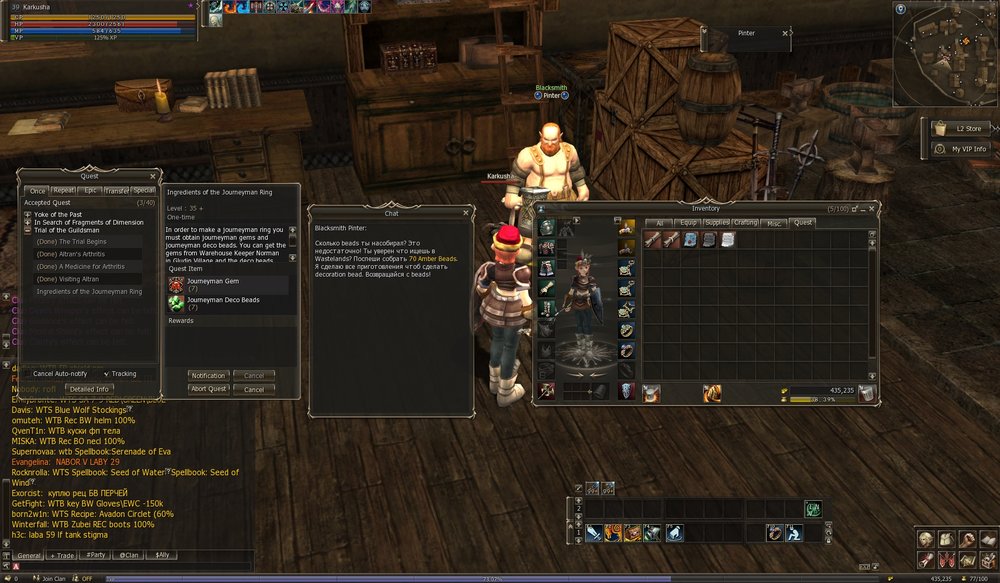This screenshot has height=583, width=1000.
Task: Switch chat to the Trade channel
Action: [63, 554]
